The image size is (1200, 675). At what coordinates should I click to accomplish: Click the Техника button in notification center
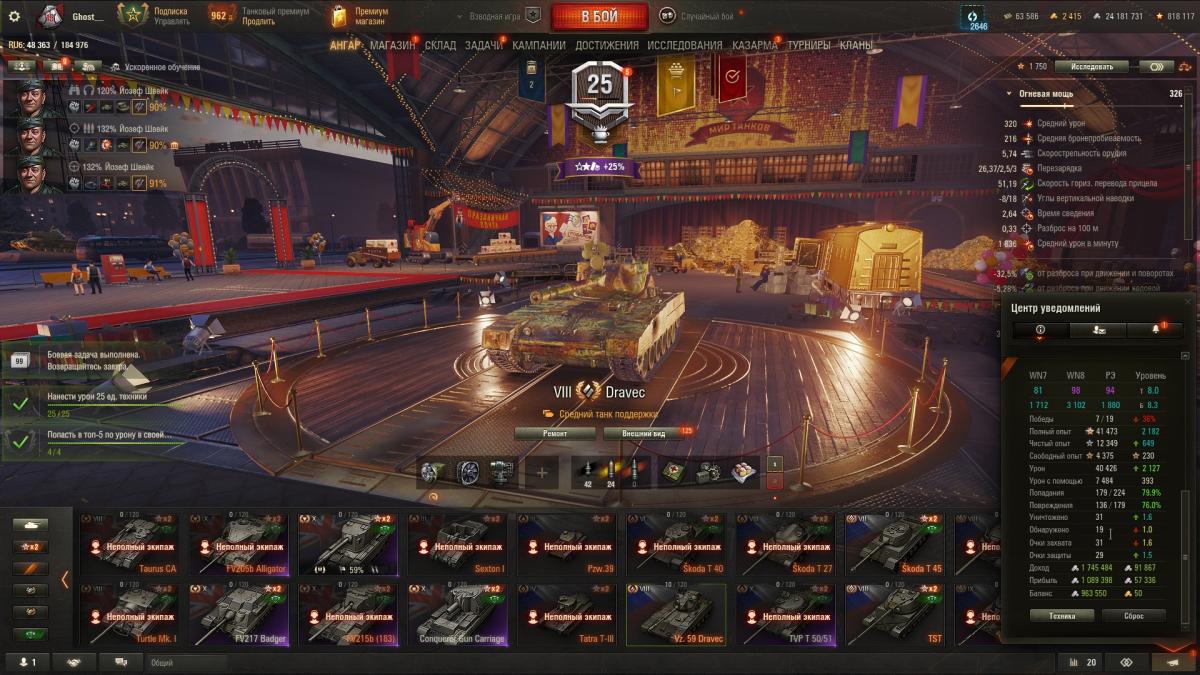click(x=1063, y=616)
